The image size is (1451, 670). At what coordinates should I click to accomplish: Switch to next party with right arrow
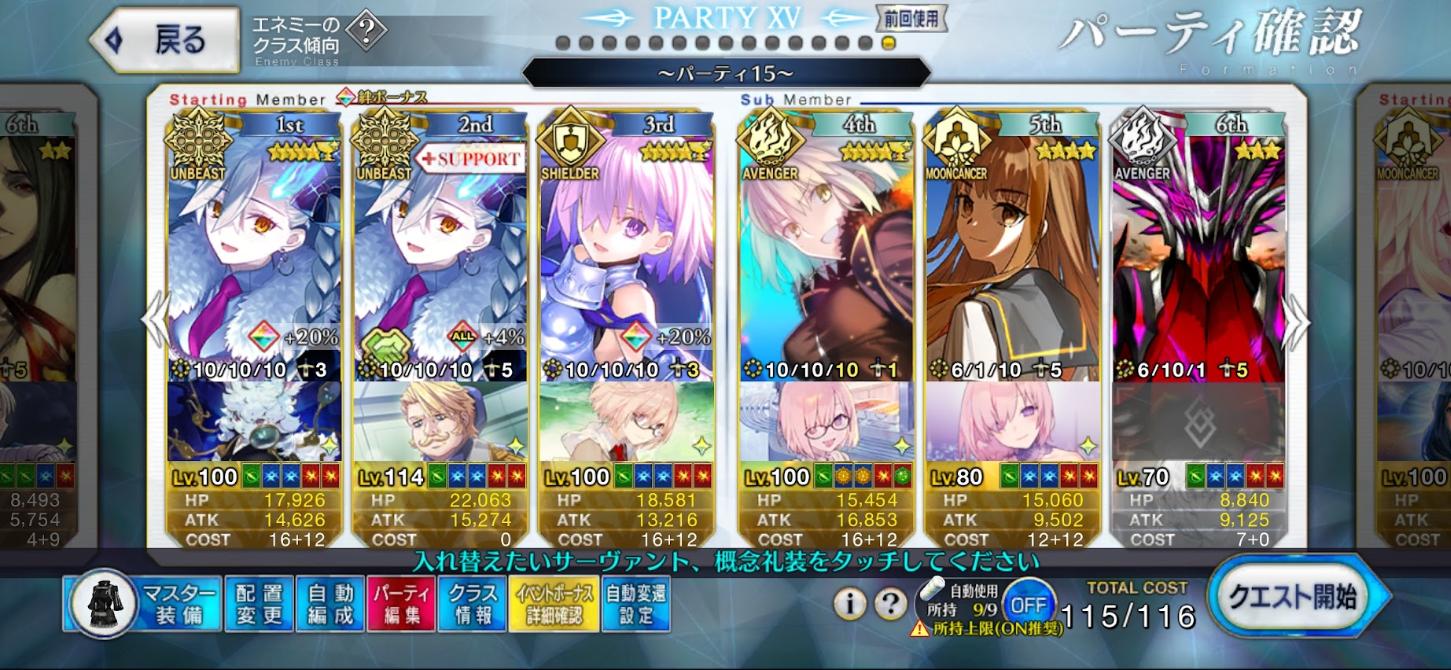(1297, 322)
